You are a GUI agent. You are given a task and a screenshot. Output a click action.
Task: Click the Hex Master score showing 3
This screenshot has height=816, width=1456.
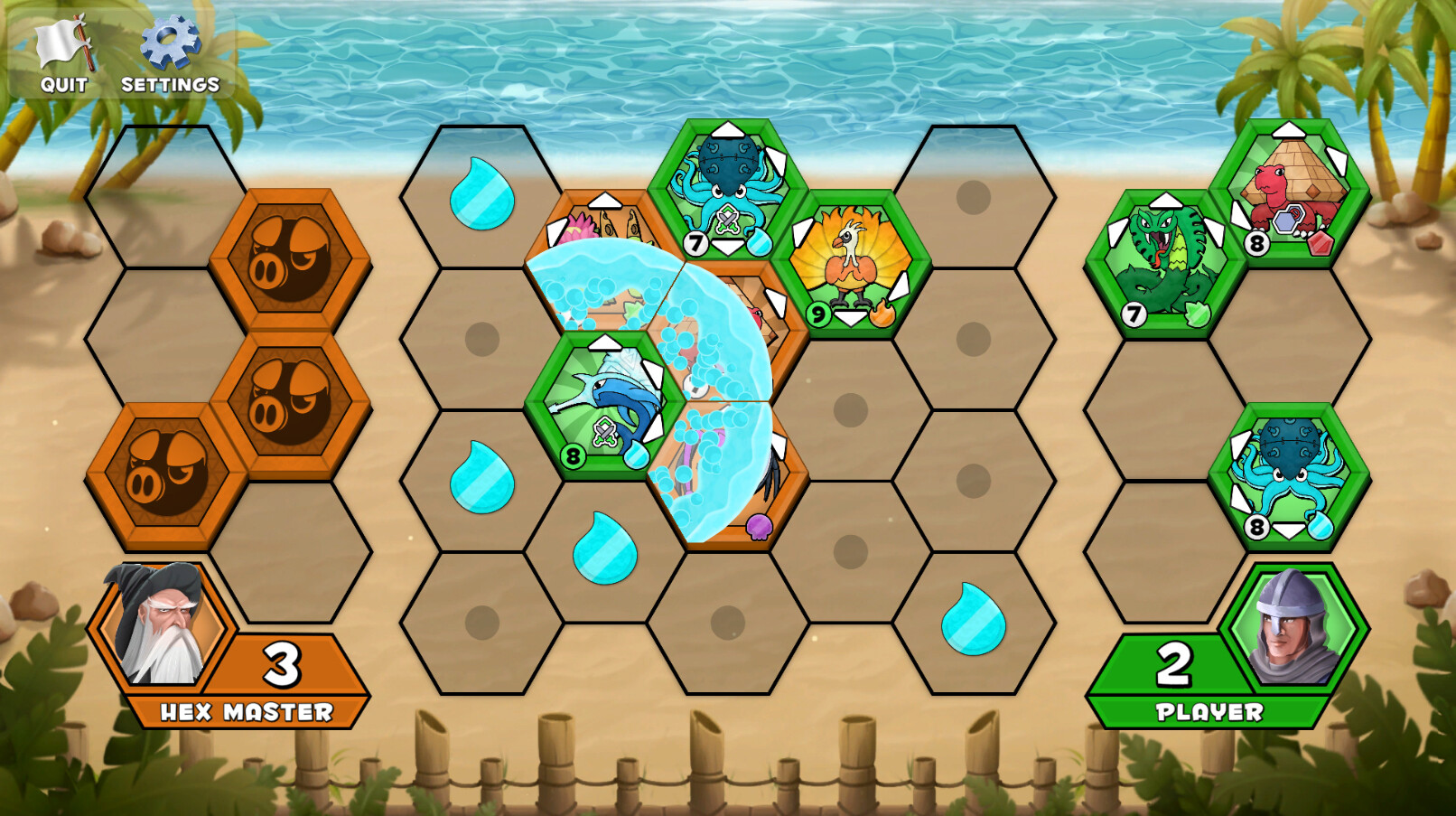point(280,662)
